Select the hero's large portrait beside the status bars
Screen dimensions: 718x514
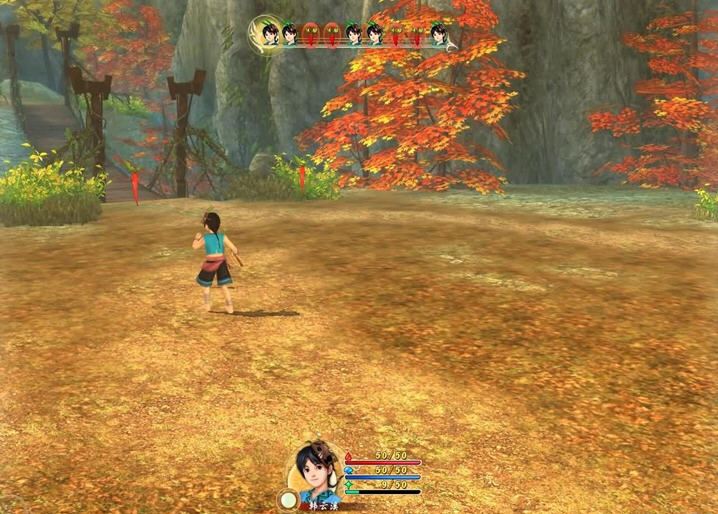click(x=318, y=468)
